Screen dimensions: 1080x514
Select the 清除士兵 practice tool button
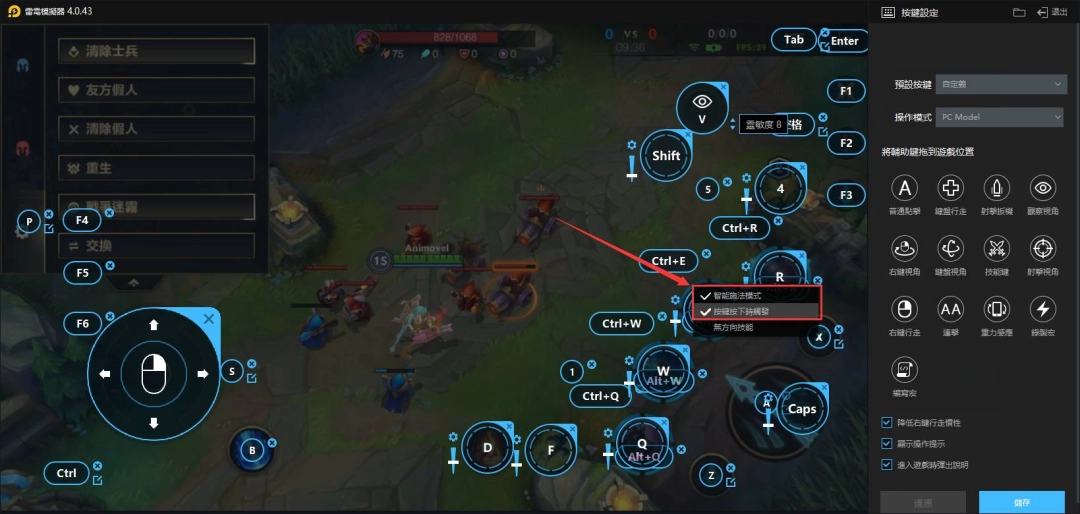(x=156, y=51)
